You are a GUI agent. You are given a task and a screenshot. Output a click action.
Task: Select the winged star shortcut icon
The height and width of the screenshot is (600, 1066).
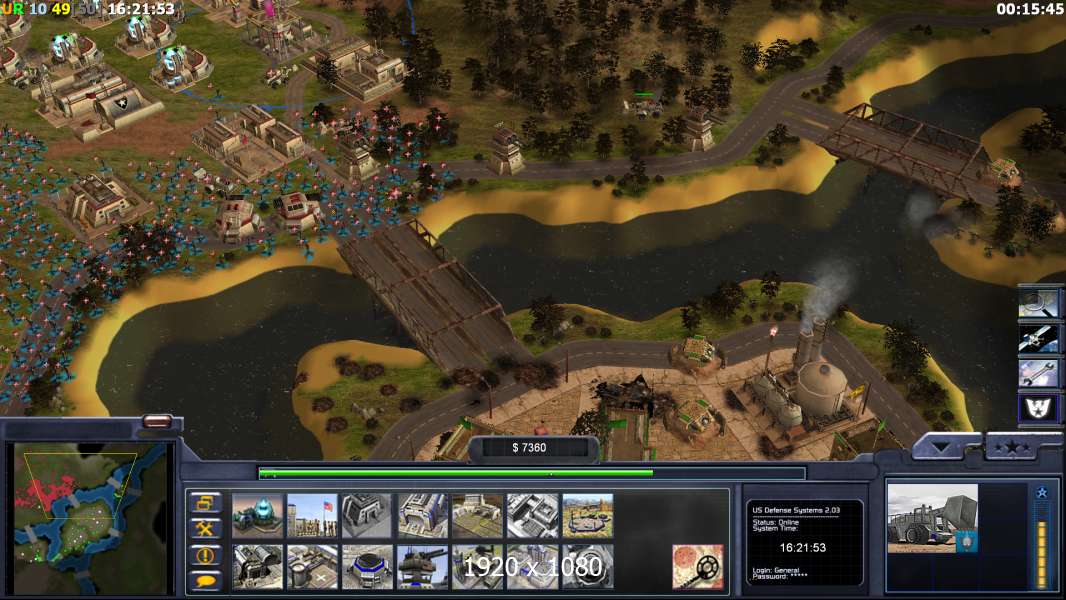tap(1039, 408)
